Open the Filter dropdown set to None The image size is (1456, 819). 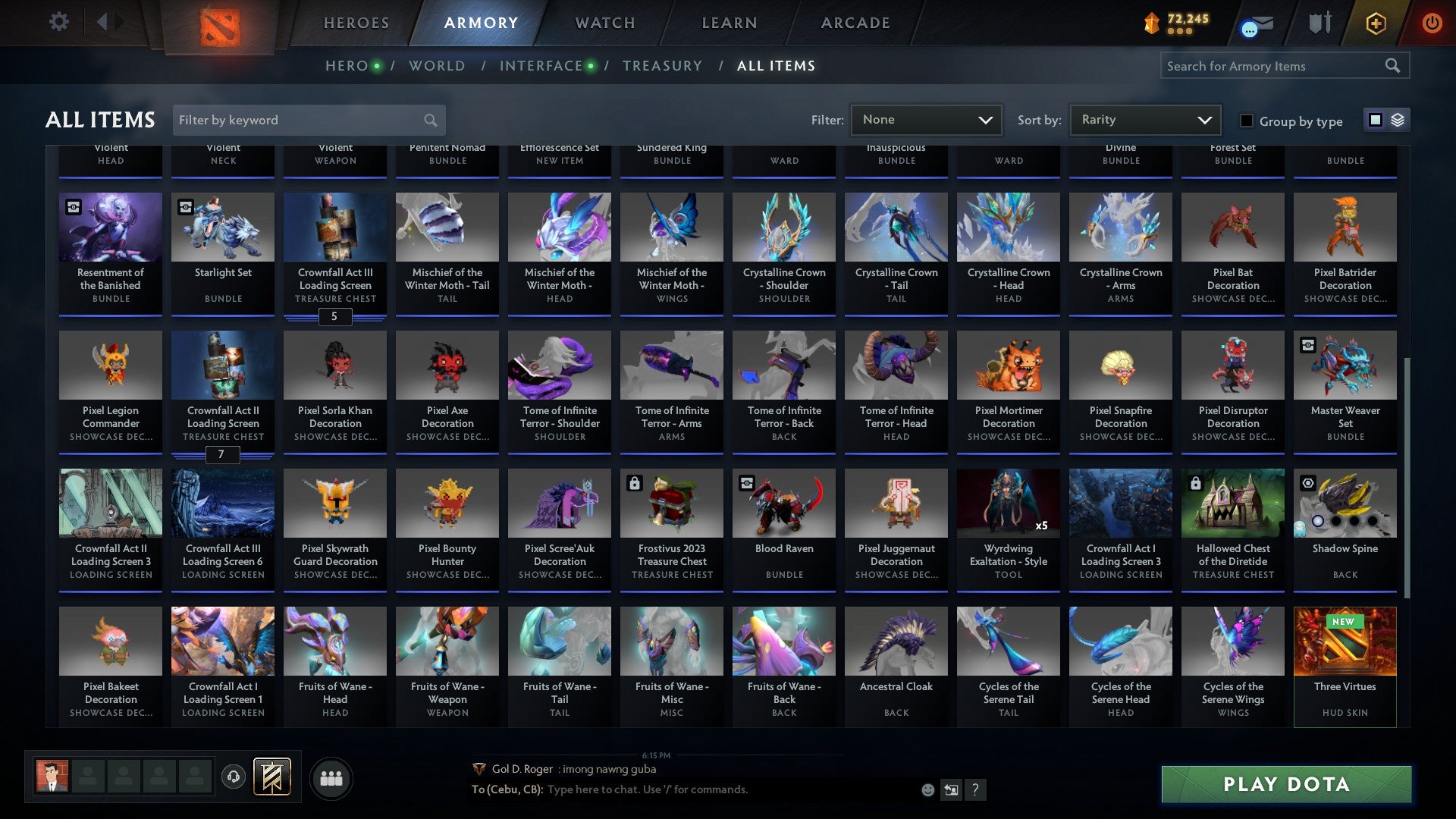pyautogui.click(x=927, y=119)
